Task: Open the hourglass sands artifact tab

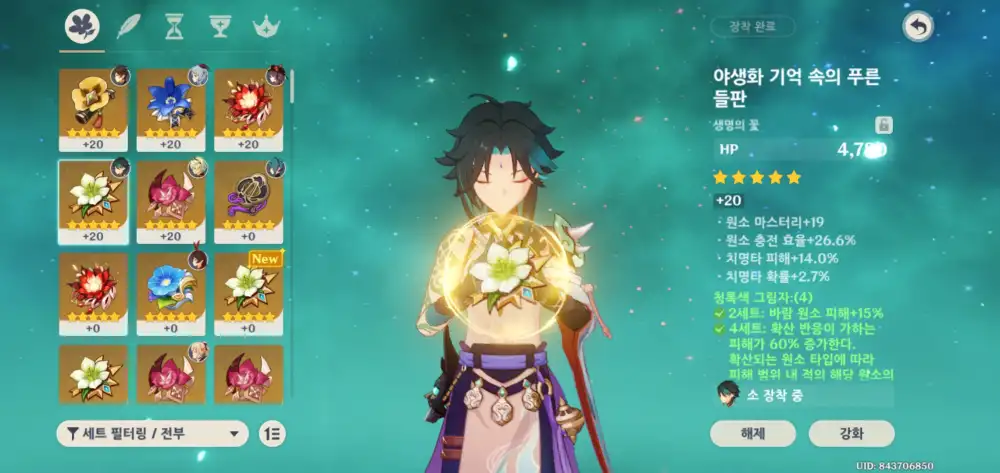Action: tap(173, 27)
